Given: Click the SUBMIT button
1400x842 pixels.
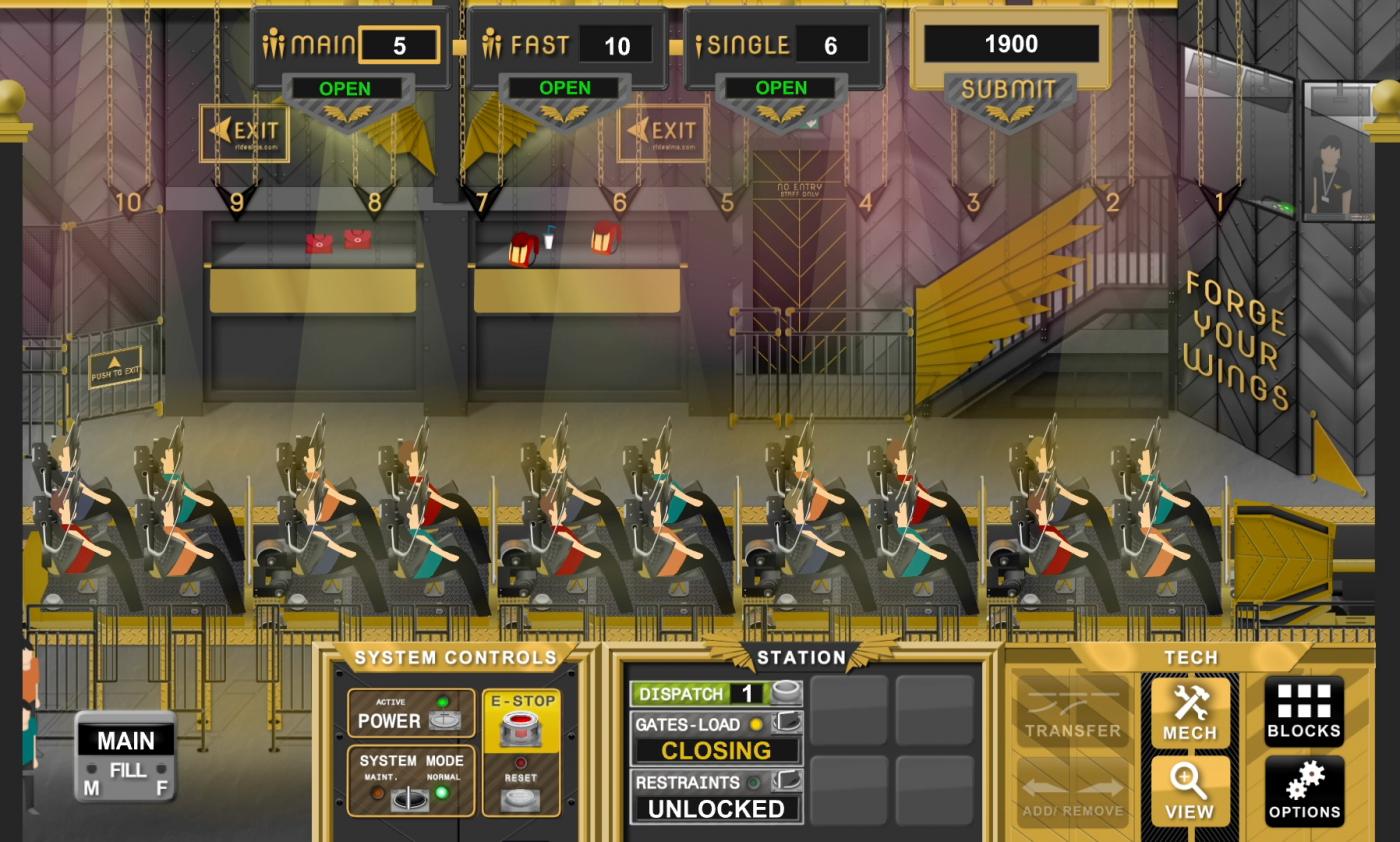Looking at the screenshot, I should coord(1008,91).
